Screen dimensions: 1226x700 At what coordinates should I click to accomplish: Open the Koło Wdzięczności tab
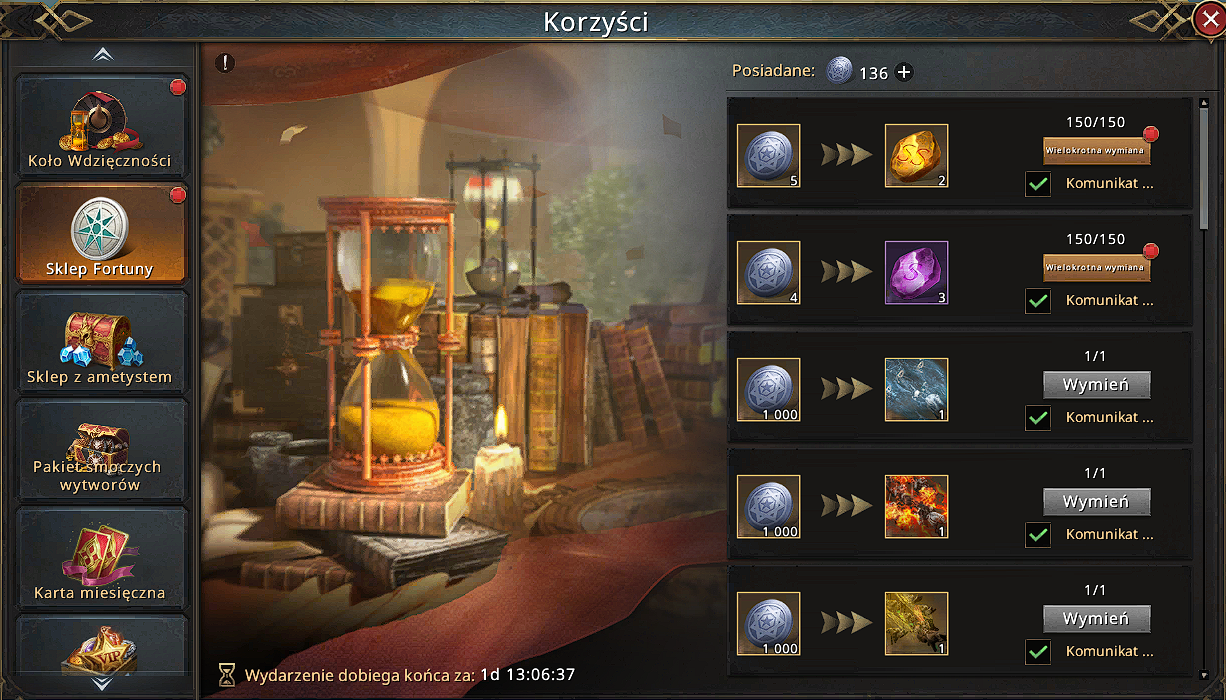101,127
